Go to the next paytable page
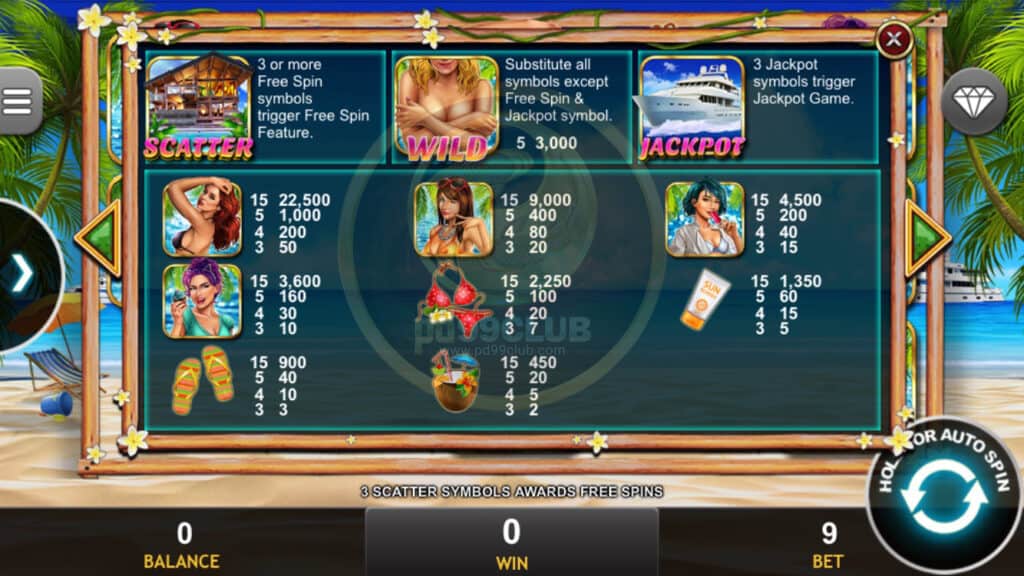Viewport: 1024px width, 576px height. pyautogui.click(x=927, y=238)
